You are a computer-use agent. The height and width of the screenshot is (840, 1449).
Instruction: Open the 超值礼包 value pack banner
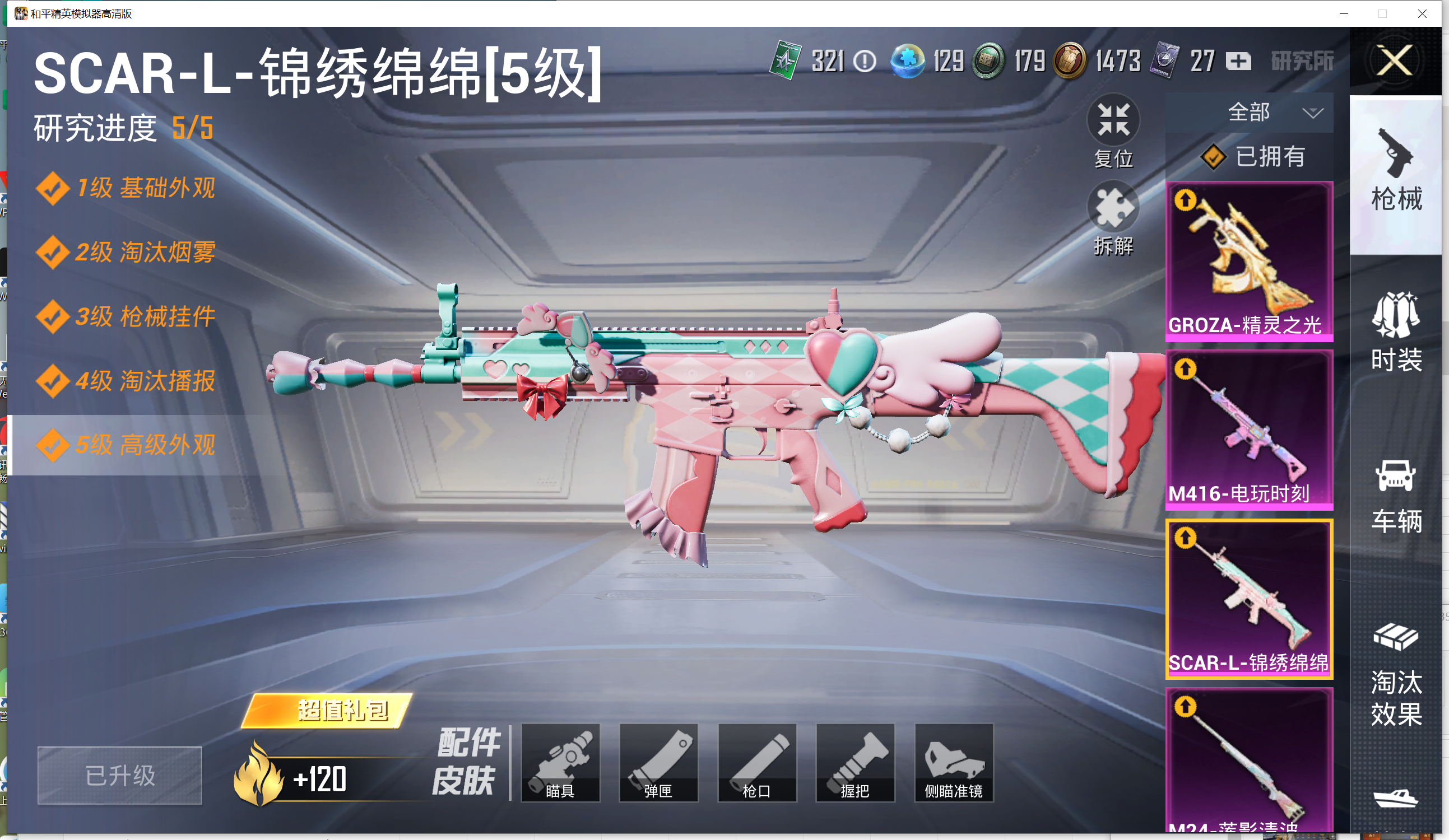coord(328,711)
